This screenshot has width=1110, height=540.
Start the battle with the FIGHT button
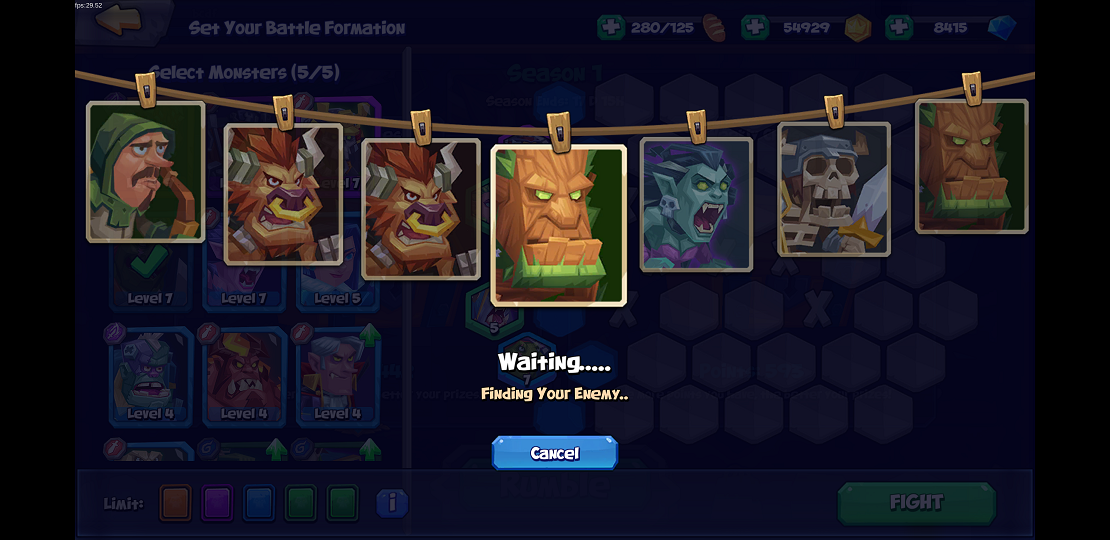pos(916,502)
